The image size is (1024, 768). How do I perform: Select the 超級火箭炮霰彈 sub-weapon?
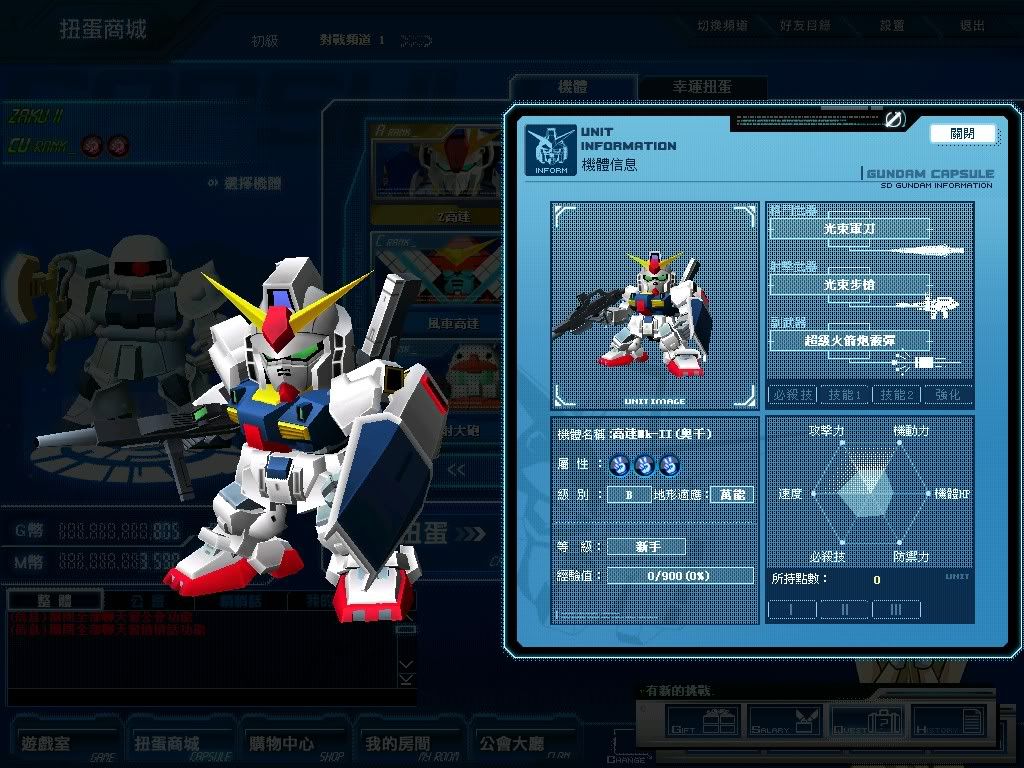(849, 341)
